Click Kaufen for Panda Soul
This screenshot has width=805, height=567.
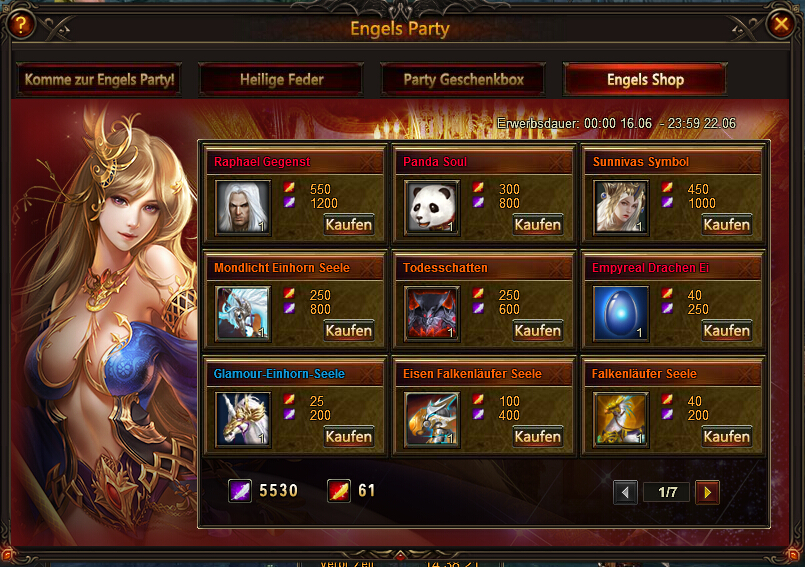537,225
